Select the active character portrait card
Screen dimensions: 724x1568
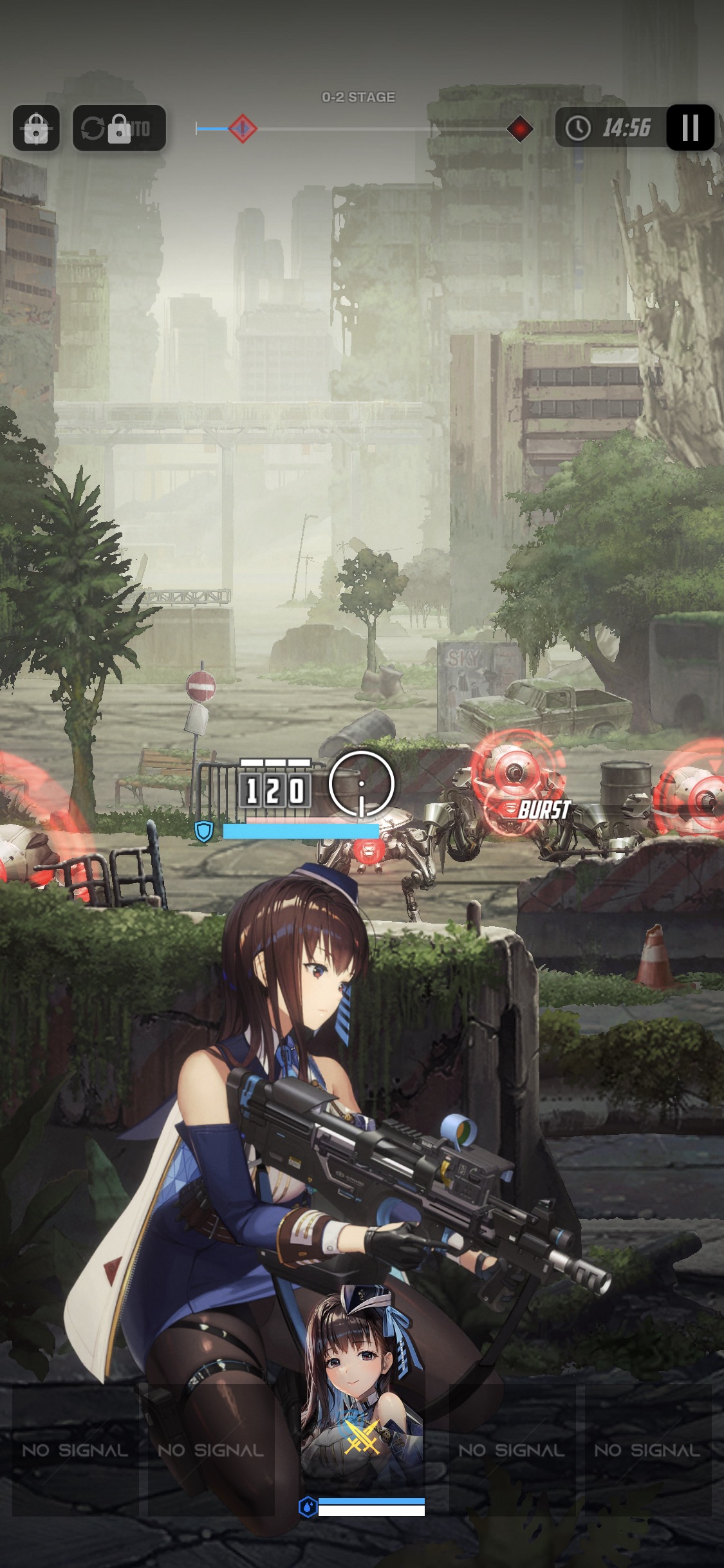362,1397
